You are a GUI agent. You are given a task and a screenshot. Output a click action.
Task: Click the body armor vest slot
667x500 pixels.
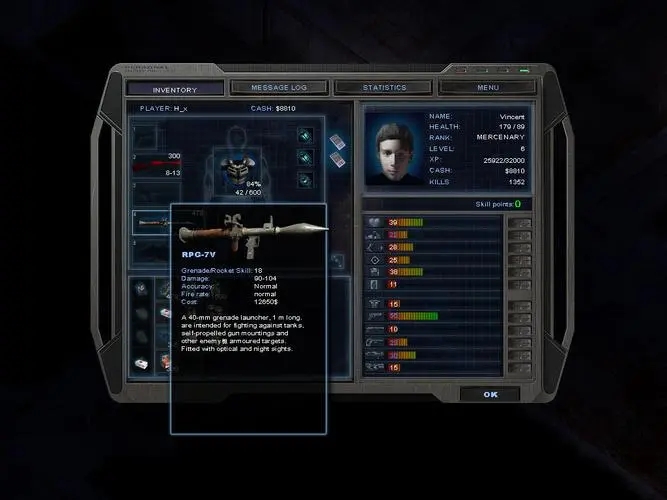pyautogui.click(x=239, y=169)
